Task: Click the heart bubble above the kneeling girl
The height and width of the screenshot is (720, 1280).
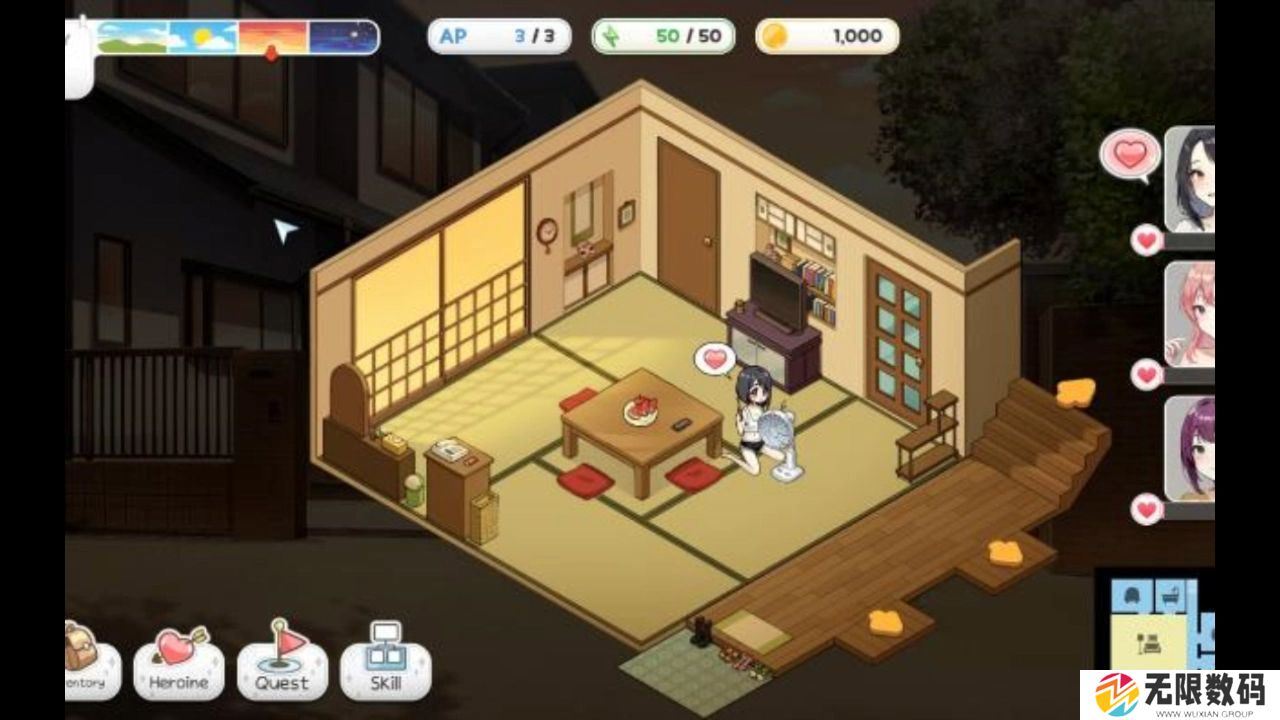Action: [714, 358]
